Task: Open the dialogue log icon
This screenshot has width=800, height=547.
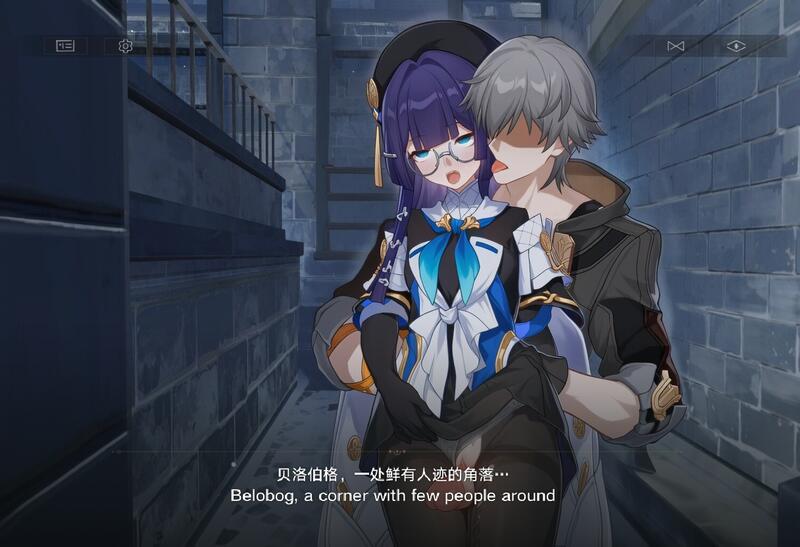Action: point(65,46)
